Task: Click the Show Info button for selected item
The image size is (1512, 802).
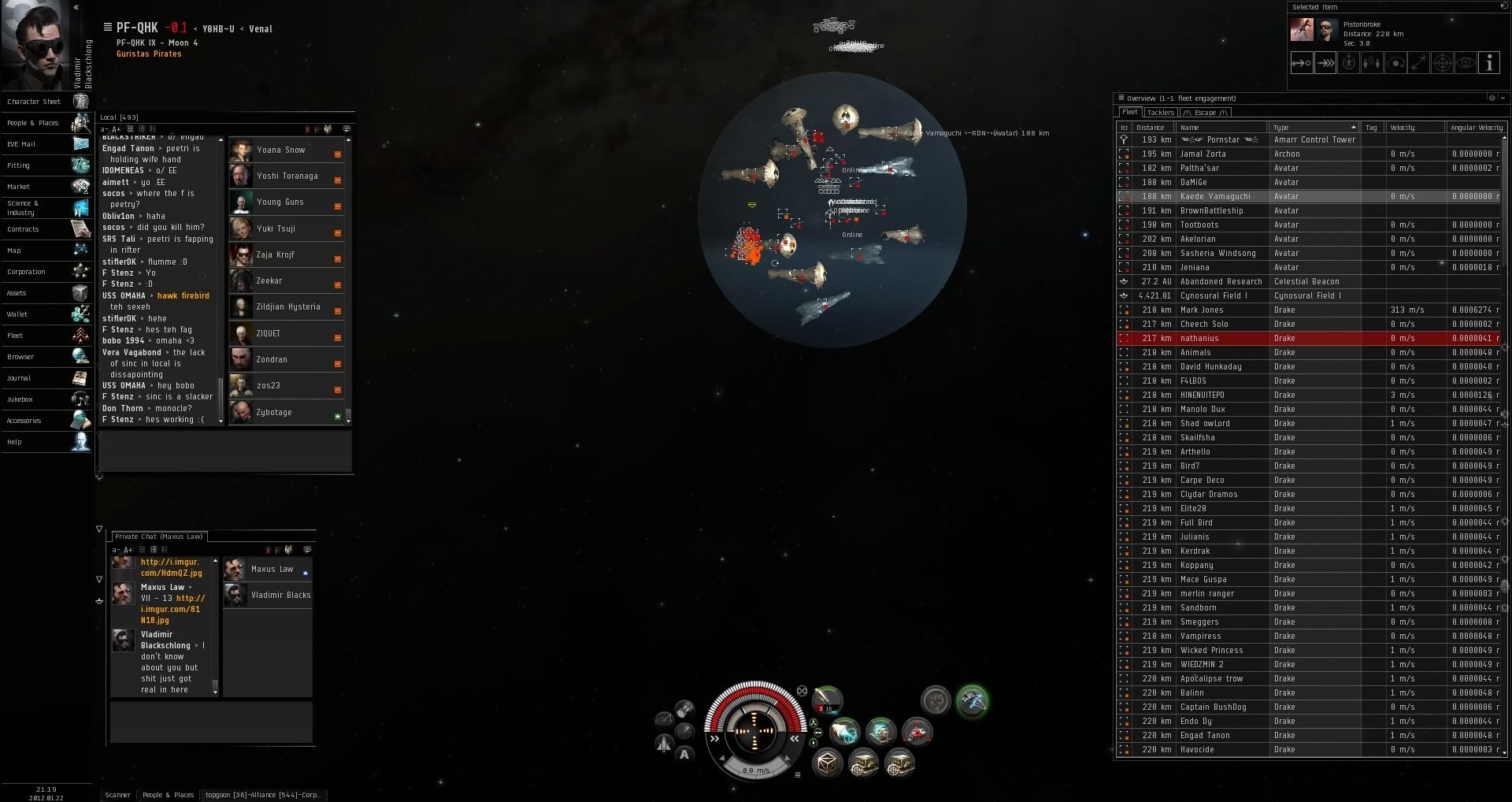Action: click(1488, 63)
